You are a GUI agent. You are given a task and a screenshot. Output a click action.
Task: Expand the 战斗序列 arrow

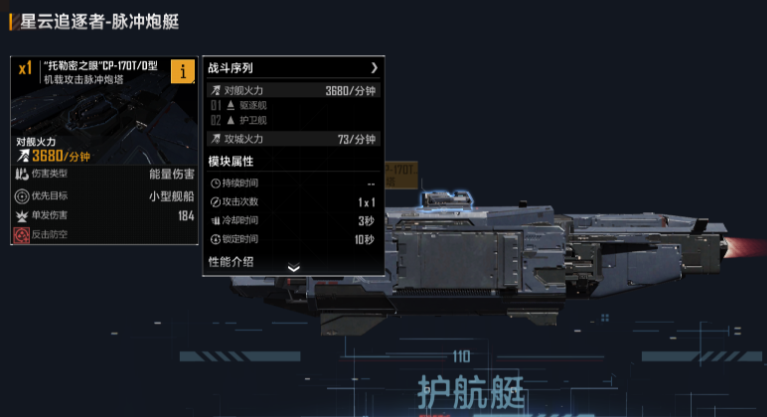coord(374,68)
